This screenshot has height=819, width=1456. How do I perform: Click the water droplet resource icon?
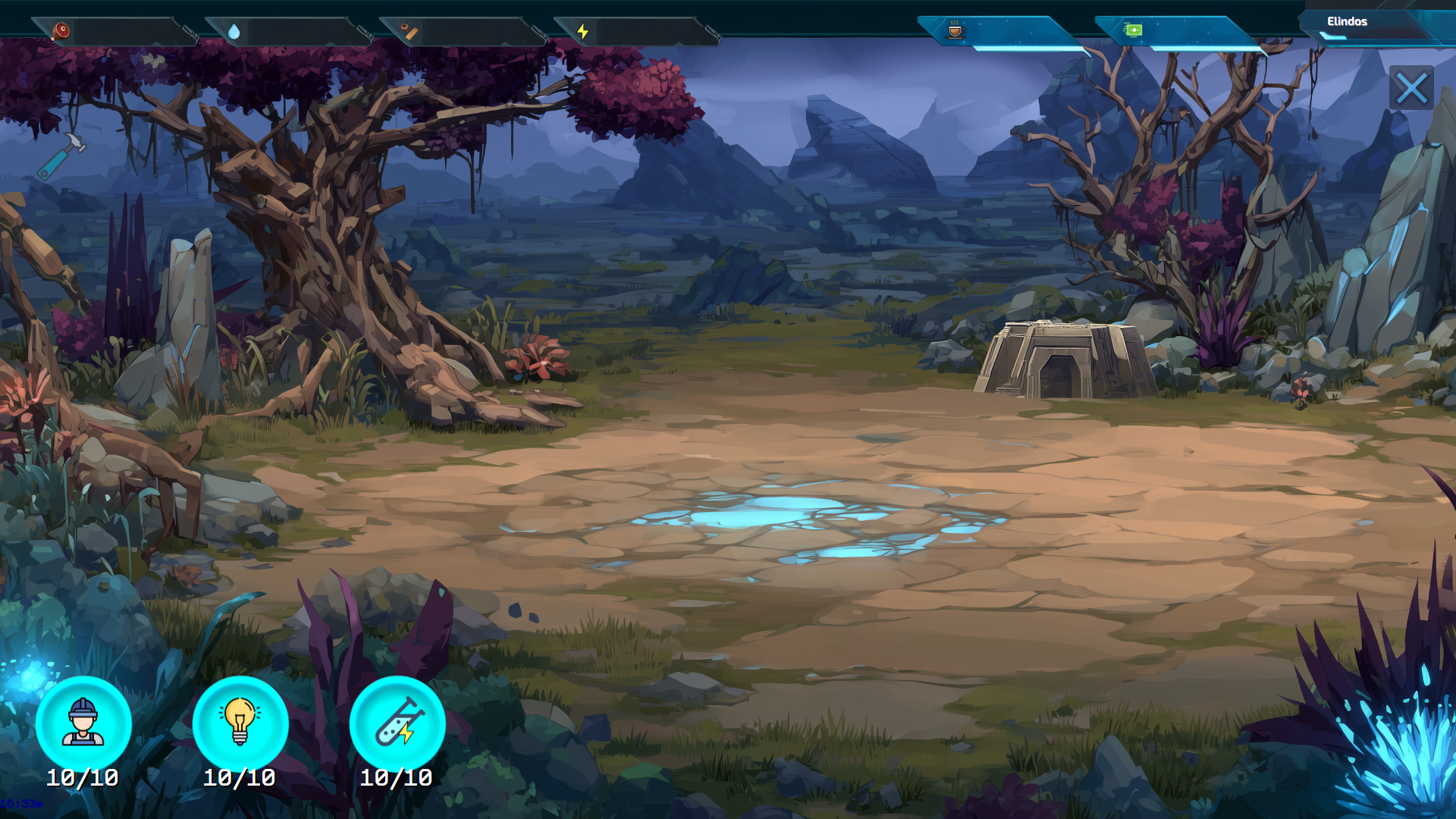pyautogui.click(x=235, y=32)
